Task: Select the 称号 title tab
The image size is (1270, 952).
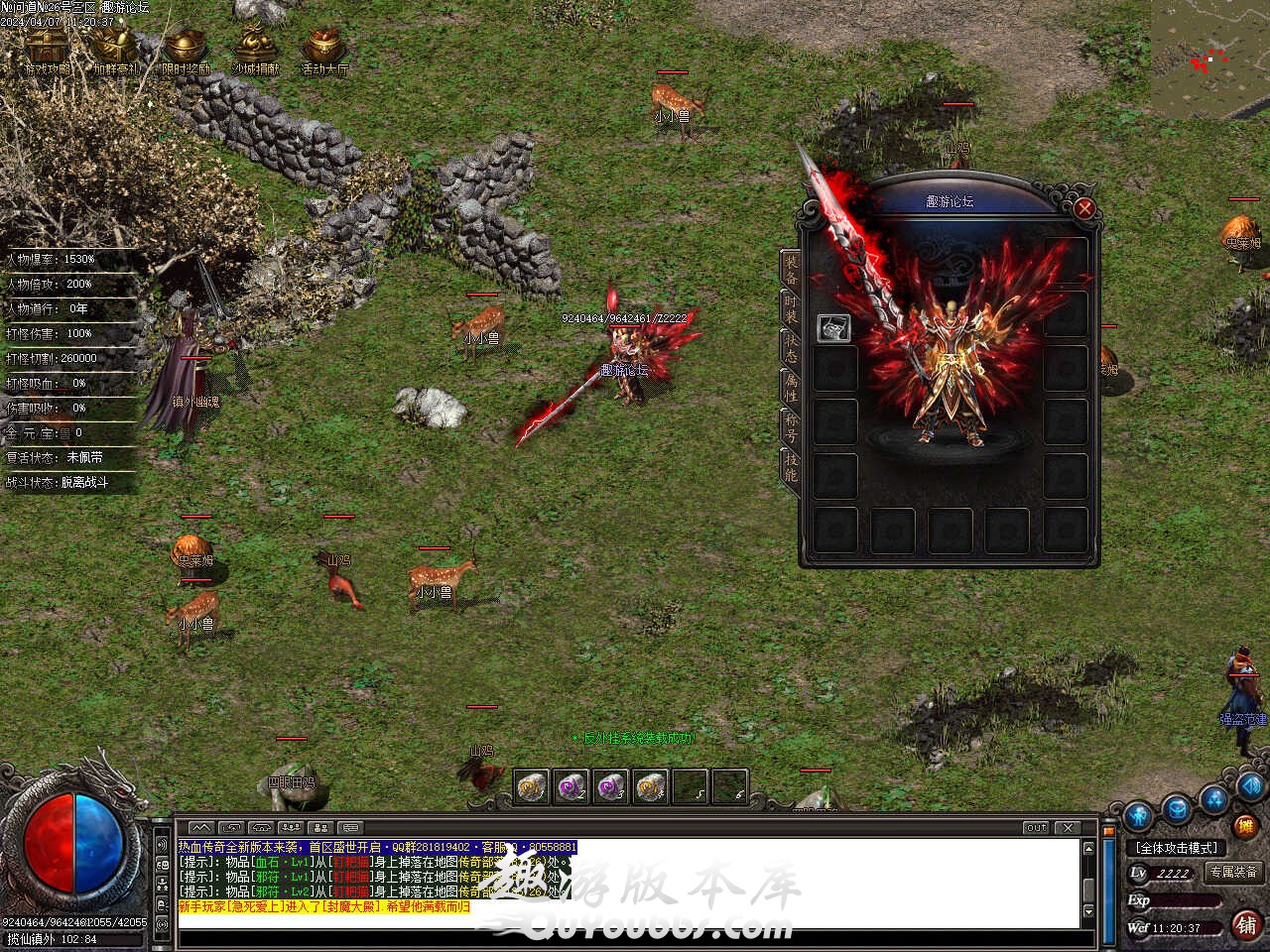Action: tap(791, 427)
